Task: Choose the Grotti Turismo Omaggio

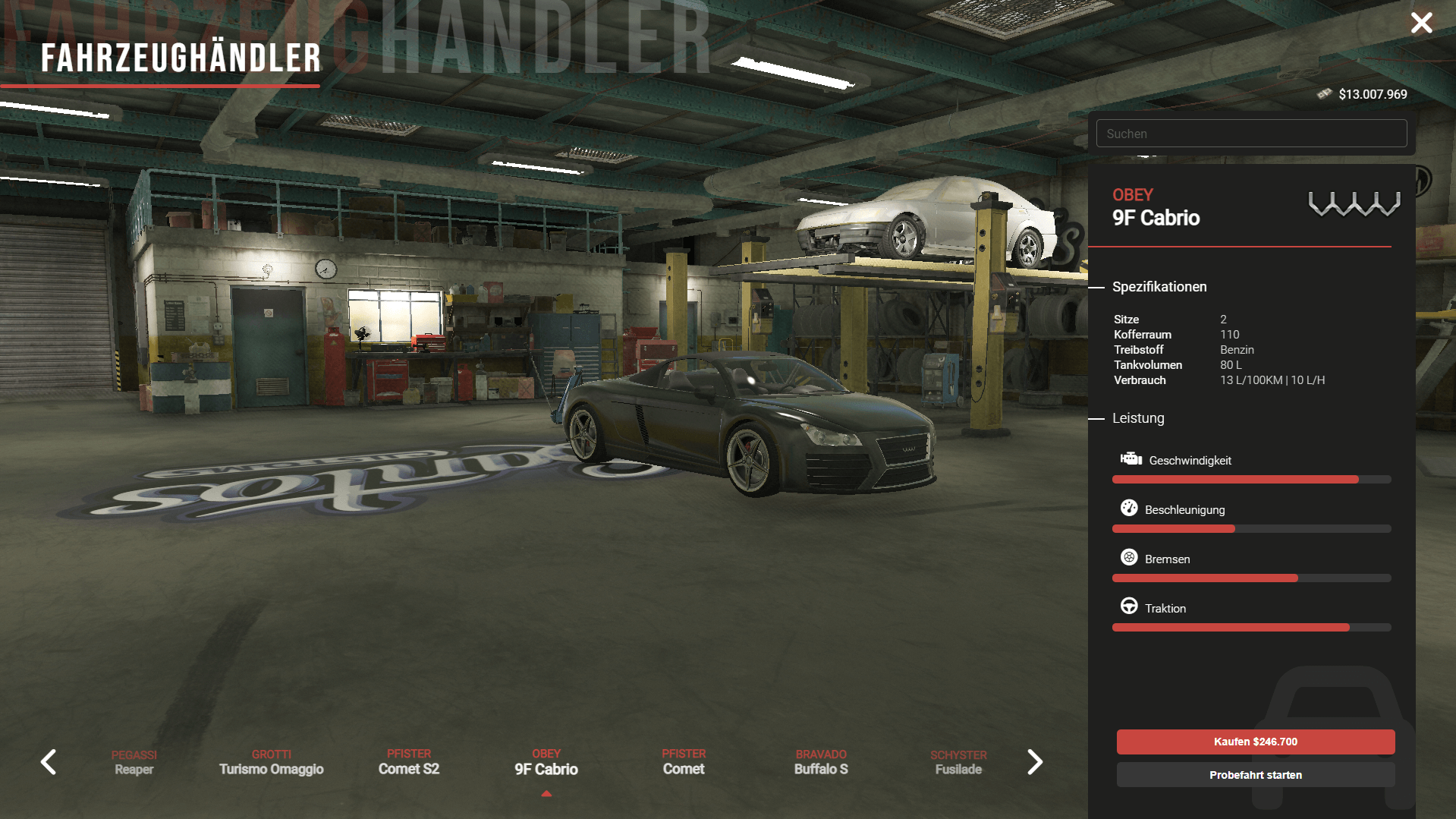Action: [x=272, y=762]
